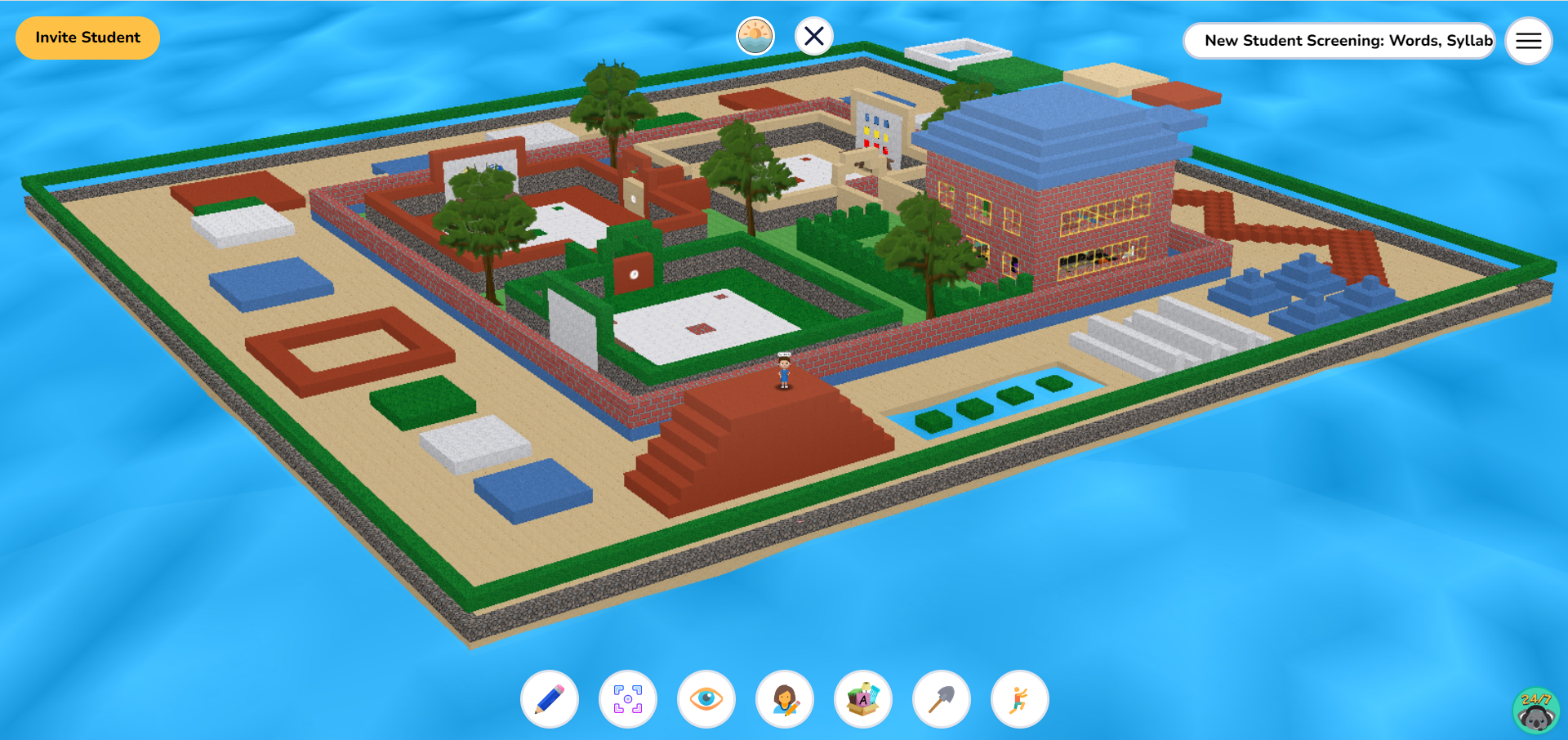The image size is (1568, 740).
Task: Open New Student Screening: Words, Syllab
Action: [1339, 40]
